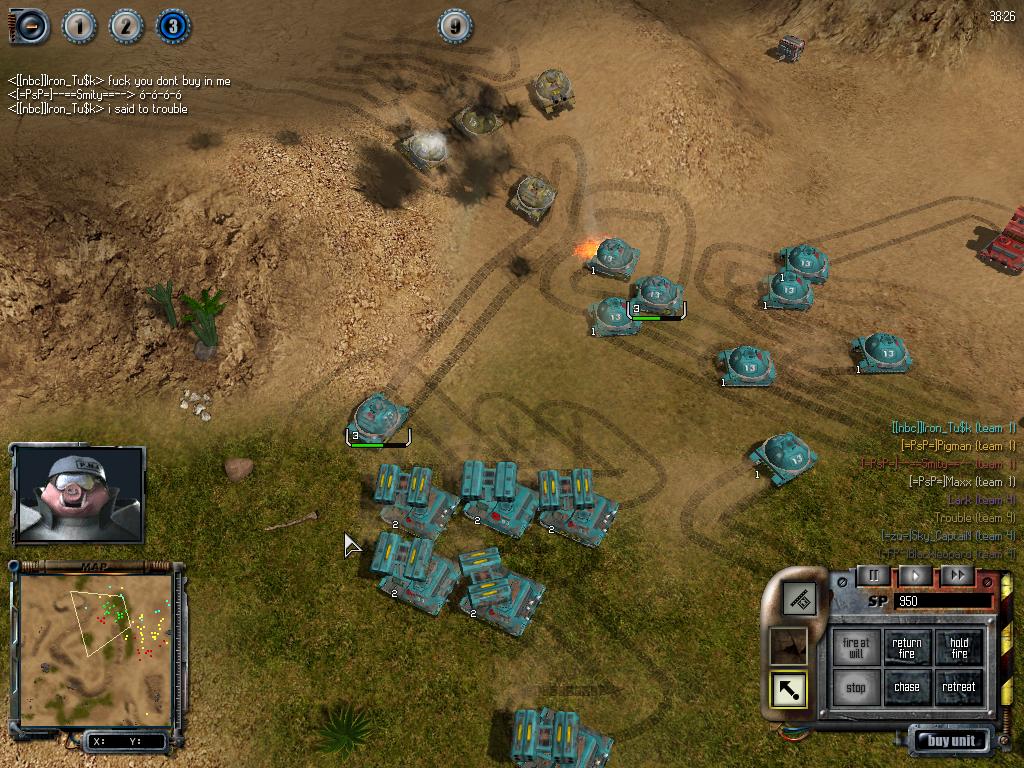Image resolution: width=1024 pixels, height=768 pixels.
Task: Select control group 2
Action: (126, 26)
